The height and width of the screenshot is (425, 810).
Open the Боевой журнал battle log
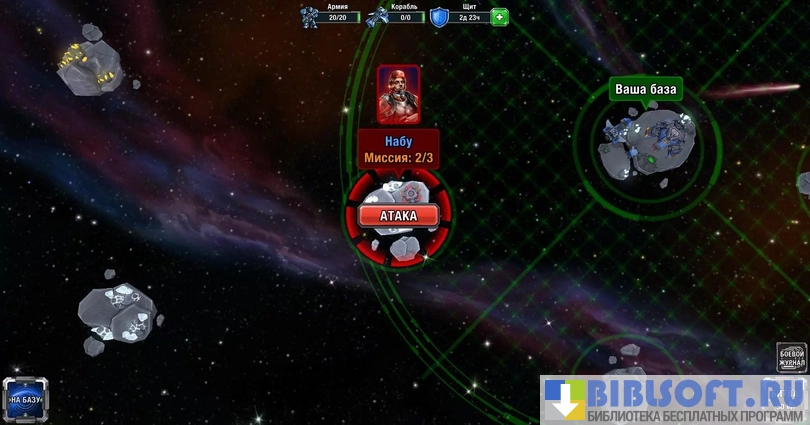point(791,358)
